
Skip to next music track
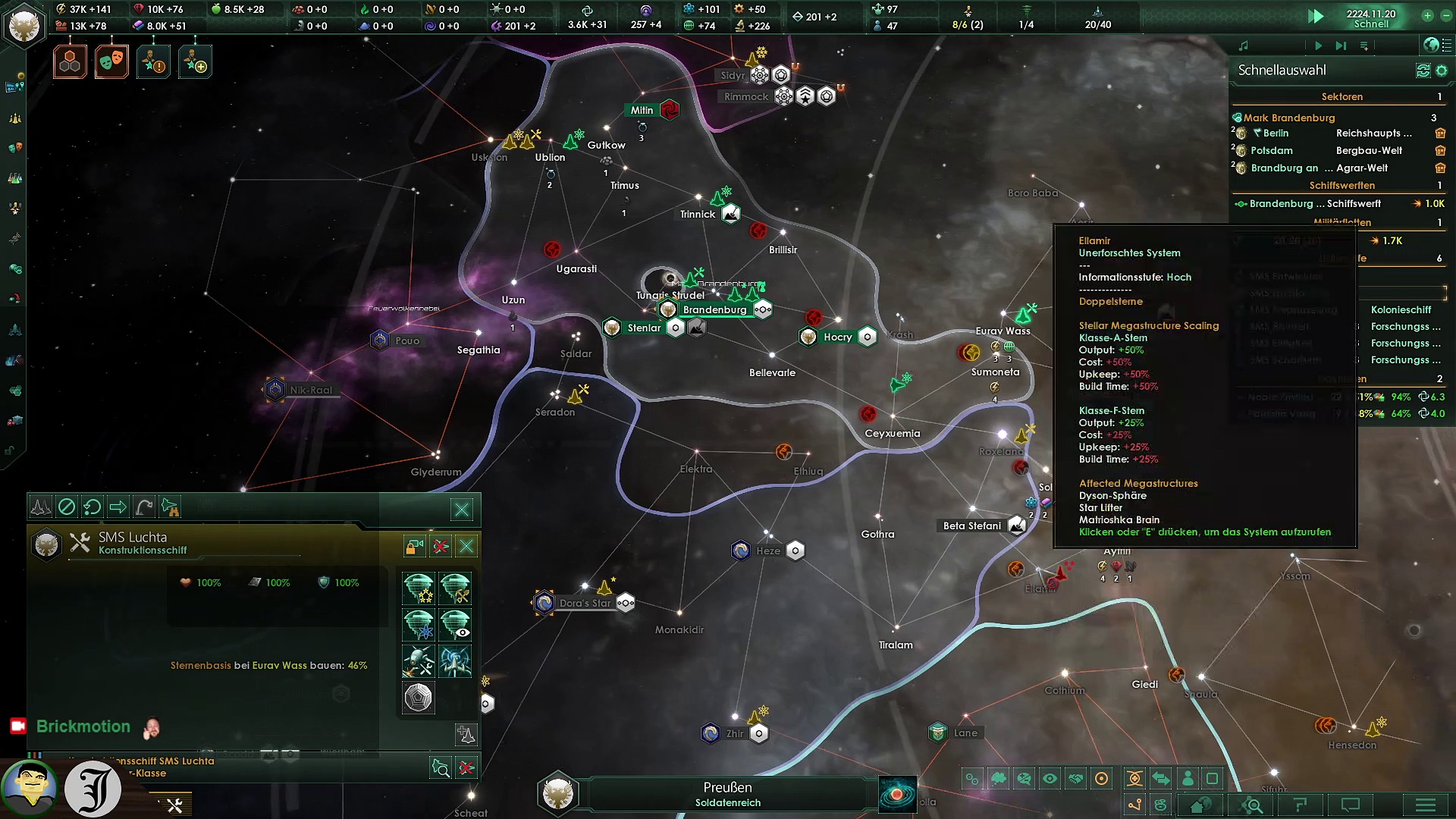pos(1340,46)
